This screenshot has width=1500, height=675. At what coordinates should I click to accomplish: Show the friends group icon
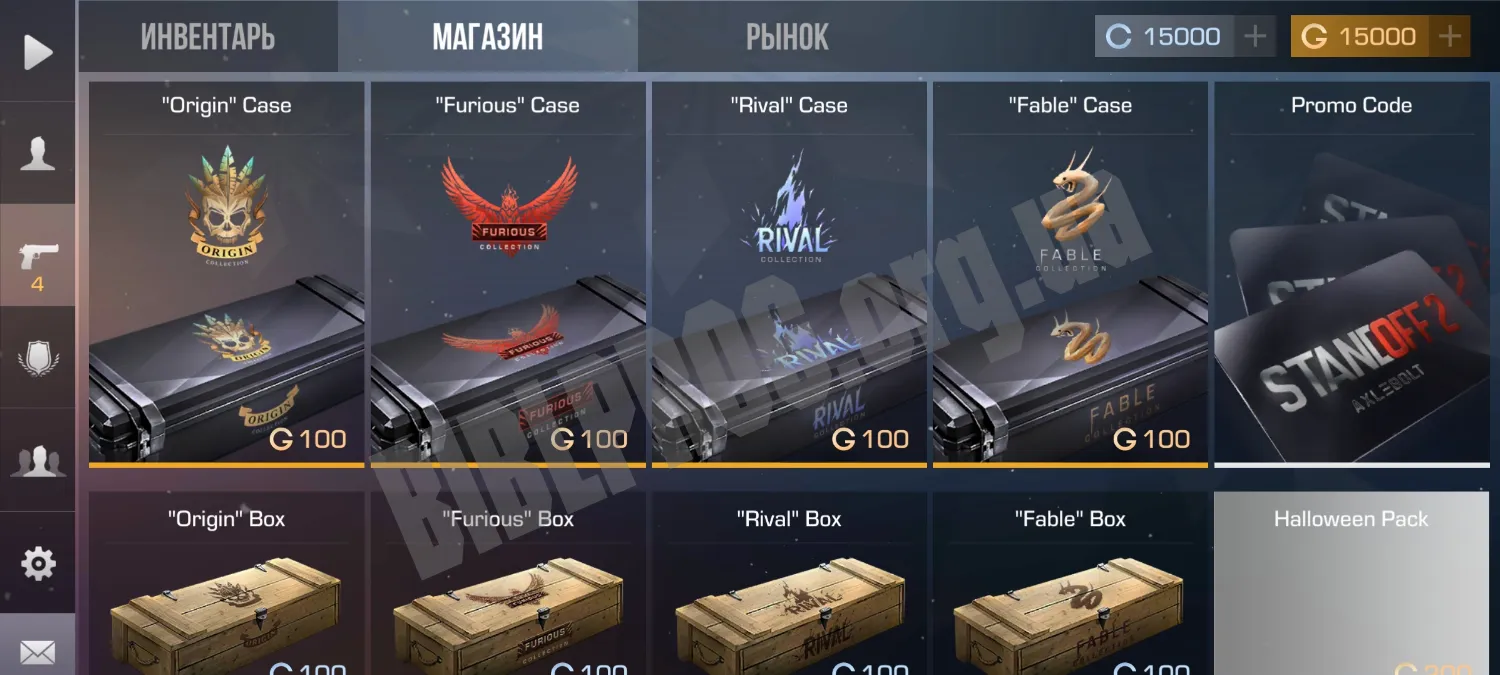tap(38, 461)
